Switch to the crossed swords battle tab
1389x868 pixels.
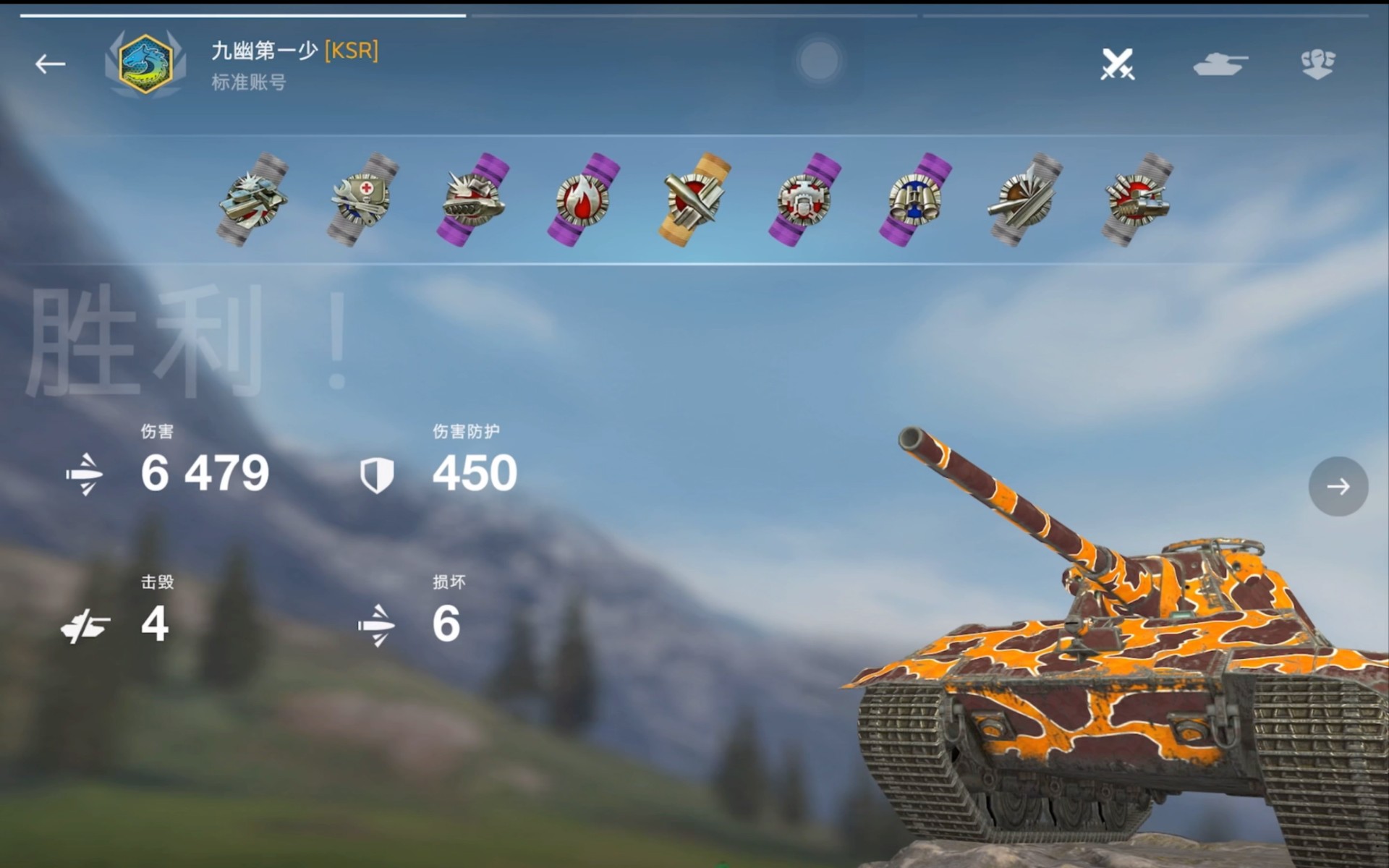pos(1117,64)
